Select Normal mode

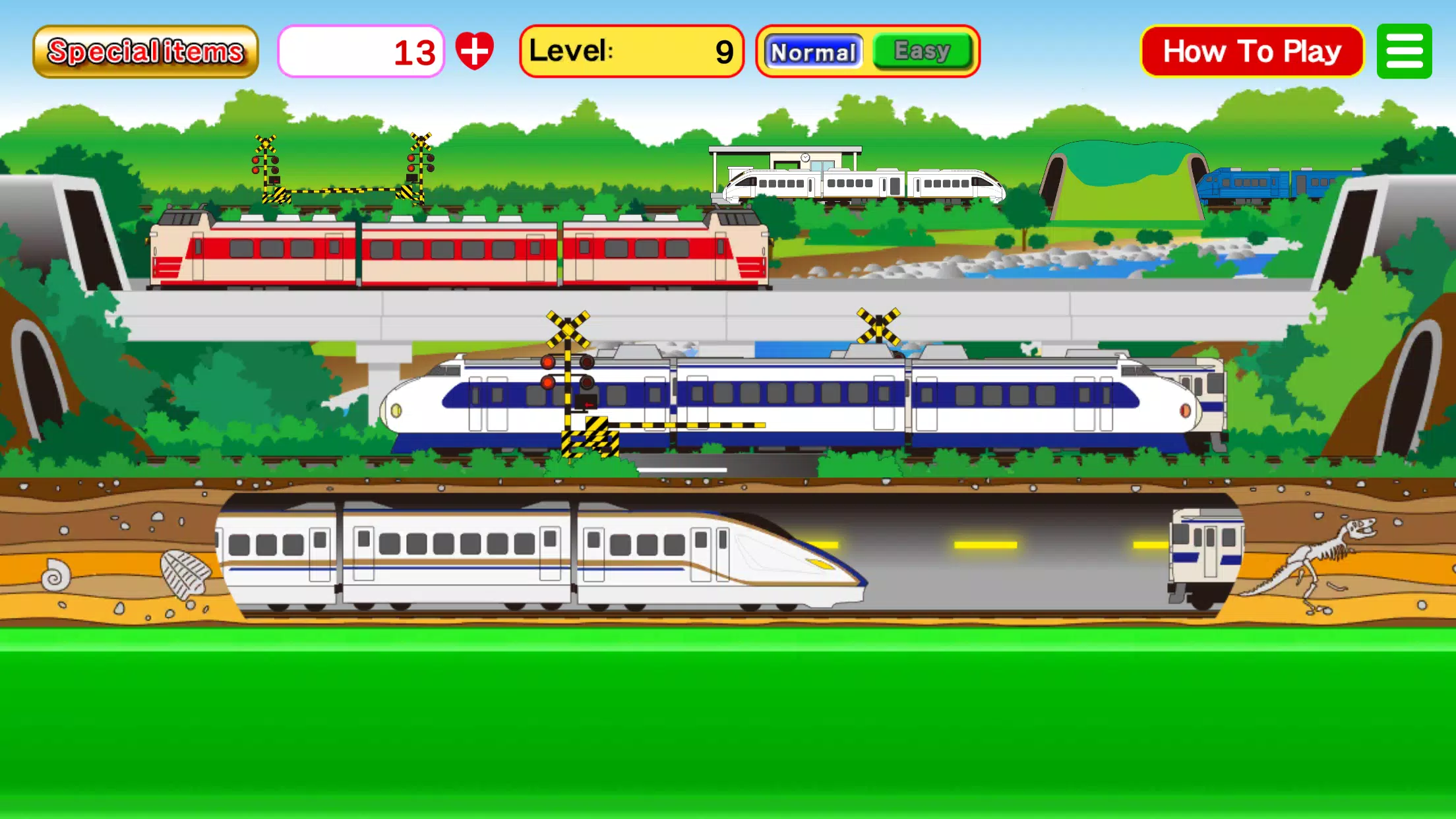(x=813, y=50)
